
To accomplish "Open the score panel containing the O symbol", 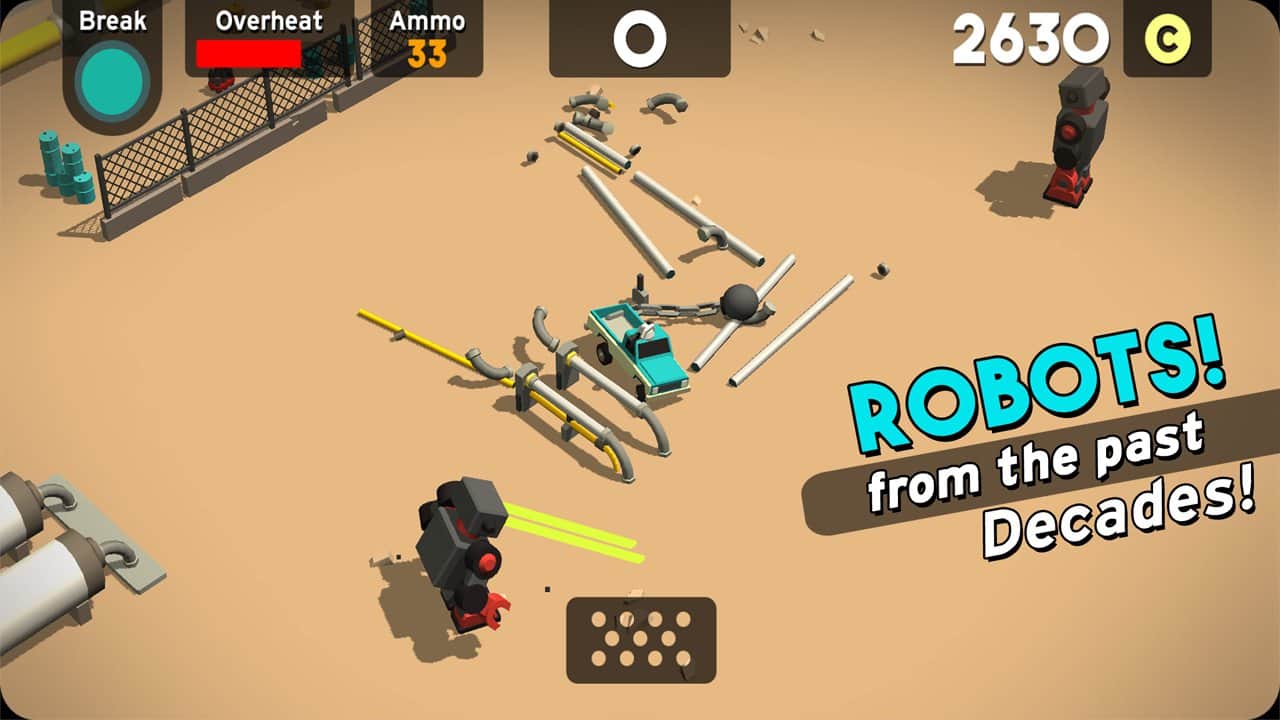I will [640, 38].
